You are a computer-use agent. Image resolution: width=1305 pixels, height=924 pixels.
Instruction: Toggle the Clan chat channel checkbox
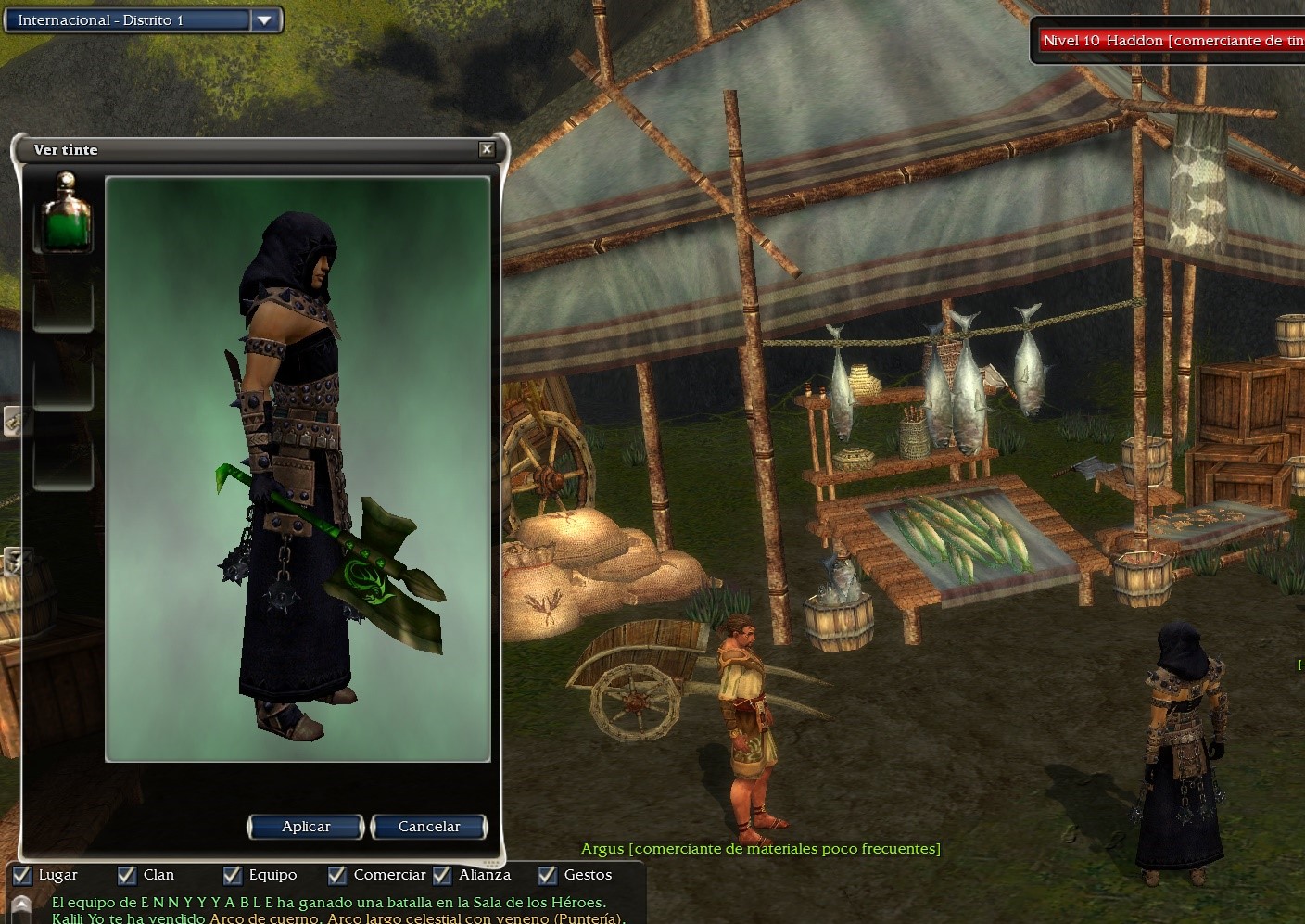click(127, 875)
